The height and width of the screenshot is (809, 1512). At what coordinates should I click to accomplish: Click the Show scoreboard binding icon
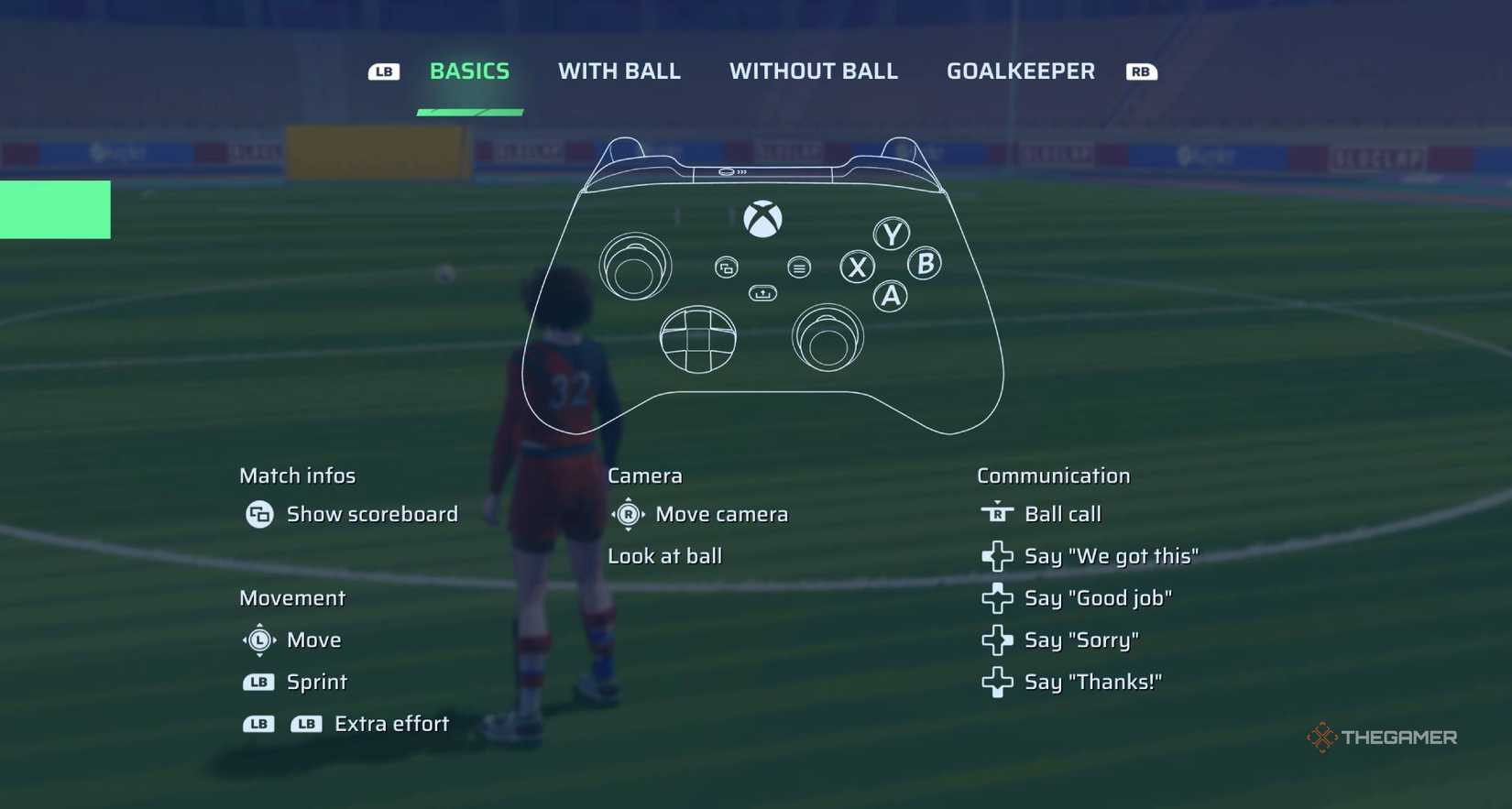(x=259, y=514)
